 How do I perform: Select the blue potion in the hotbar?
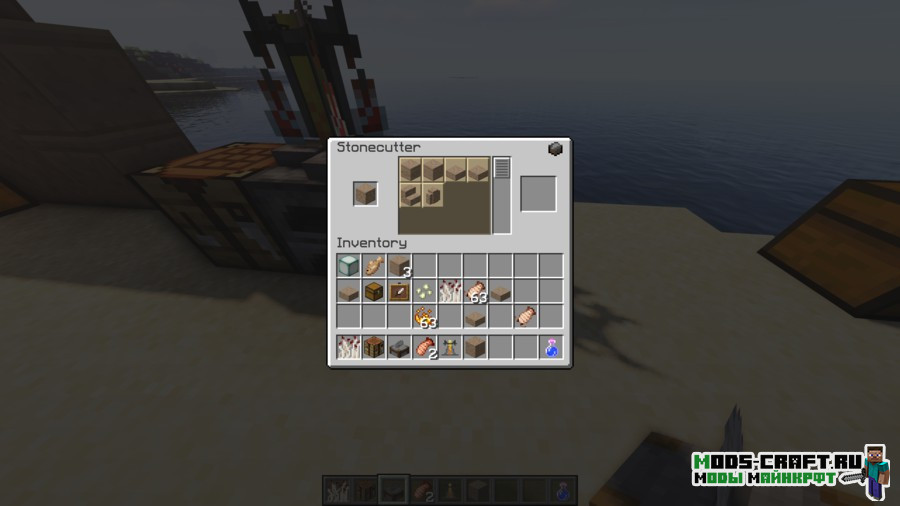coord(551,348)
